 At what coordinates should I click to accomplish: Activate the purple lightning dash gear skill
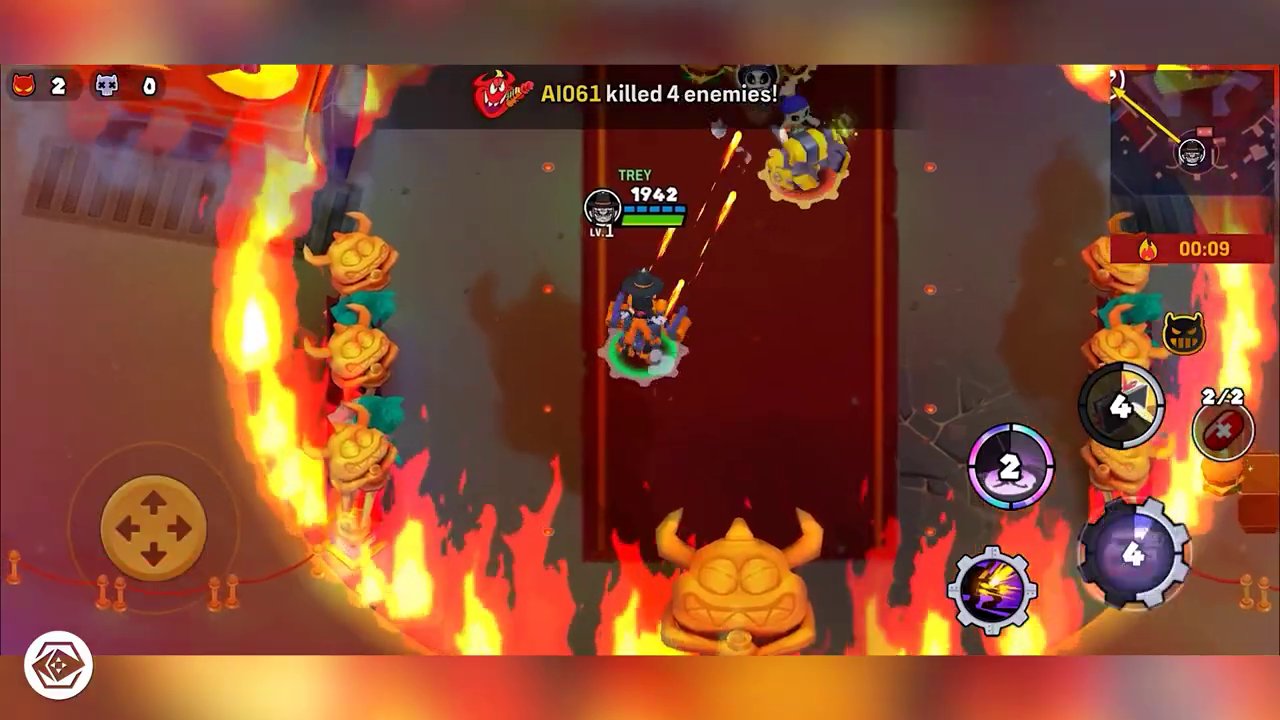point(991,589)
